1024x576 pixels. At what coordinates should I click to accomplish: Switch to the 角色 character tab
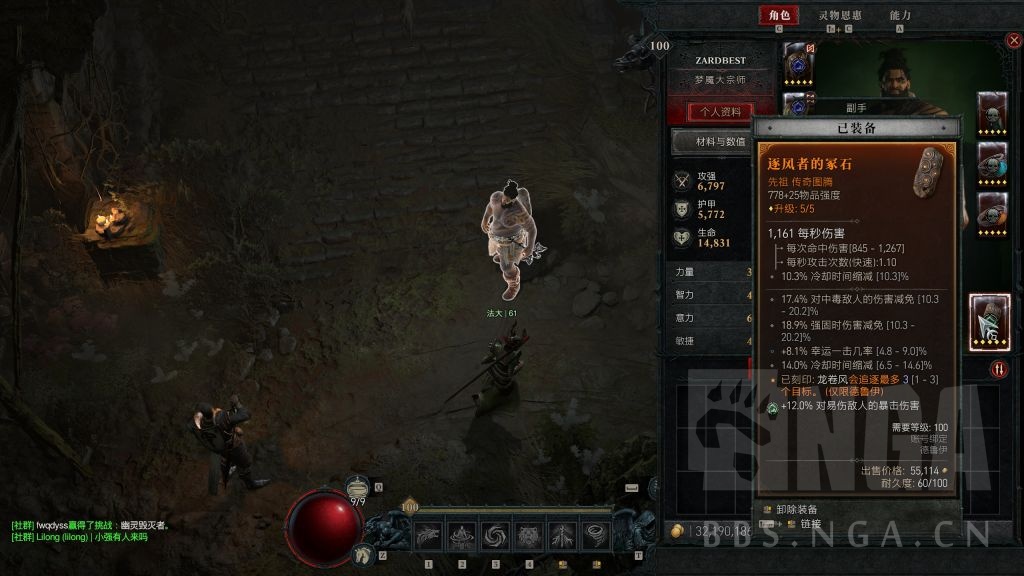778,15
